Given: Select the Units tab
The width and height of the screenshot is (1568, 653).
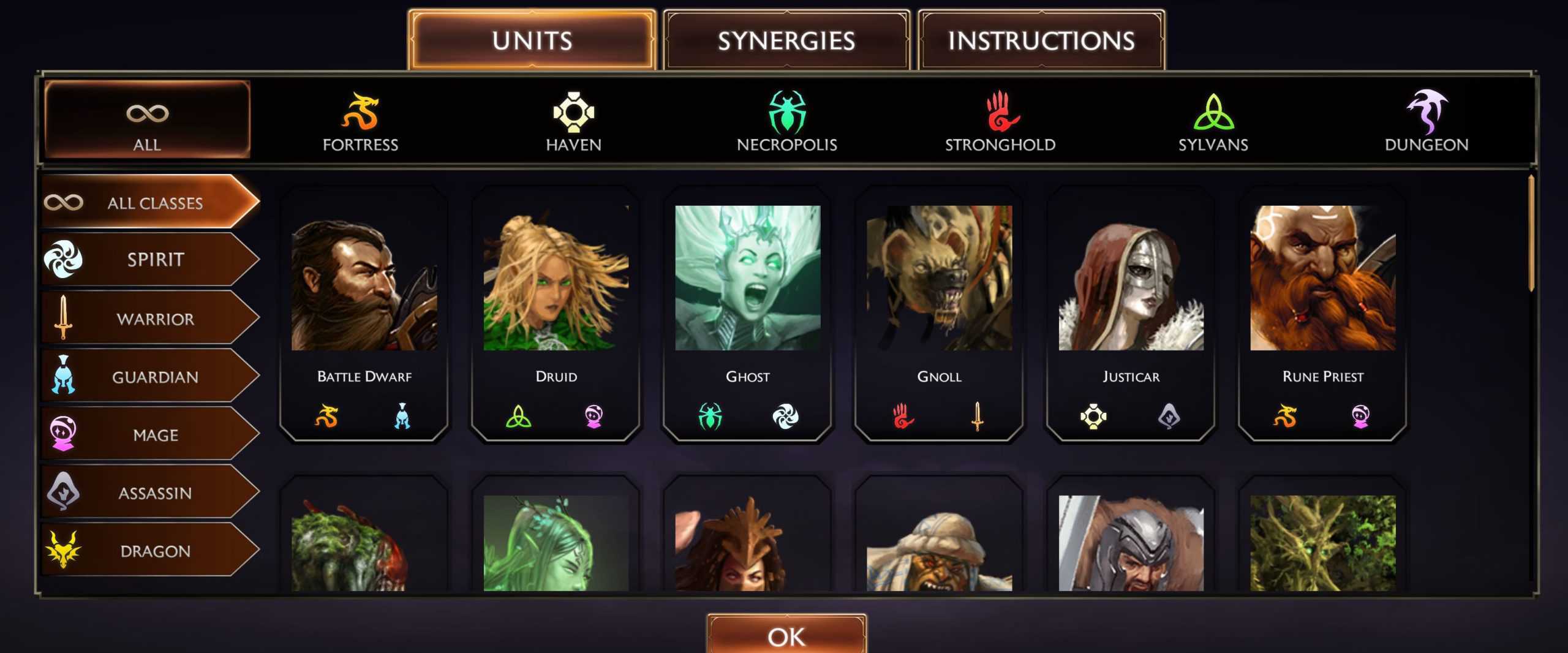Looking at the screenshot, I should (532, 40).
